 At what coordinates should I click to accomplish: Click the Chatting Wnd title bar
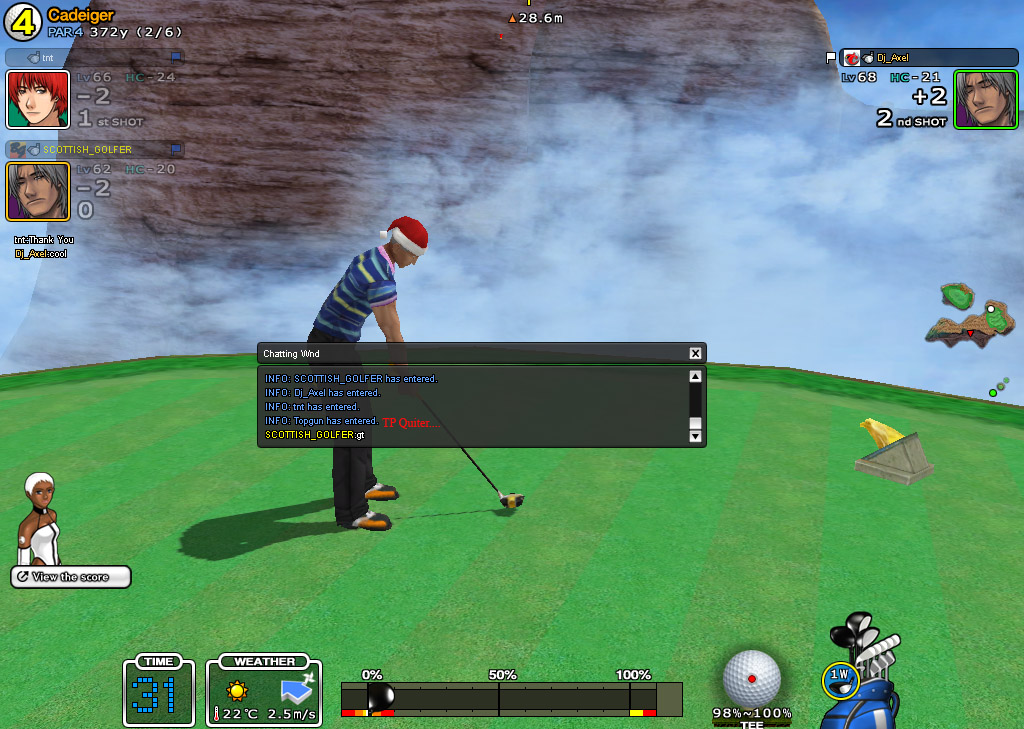470,353
